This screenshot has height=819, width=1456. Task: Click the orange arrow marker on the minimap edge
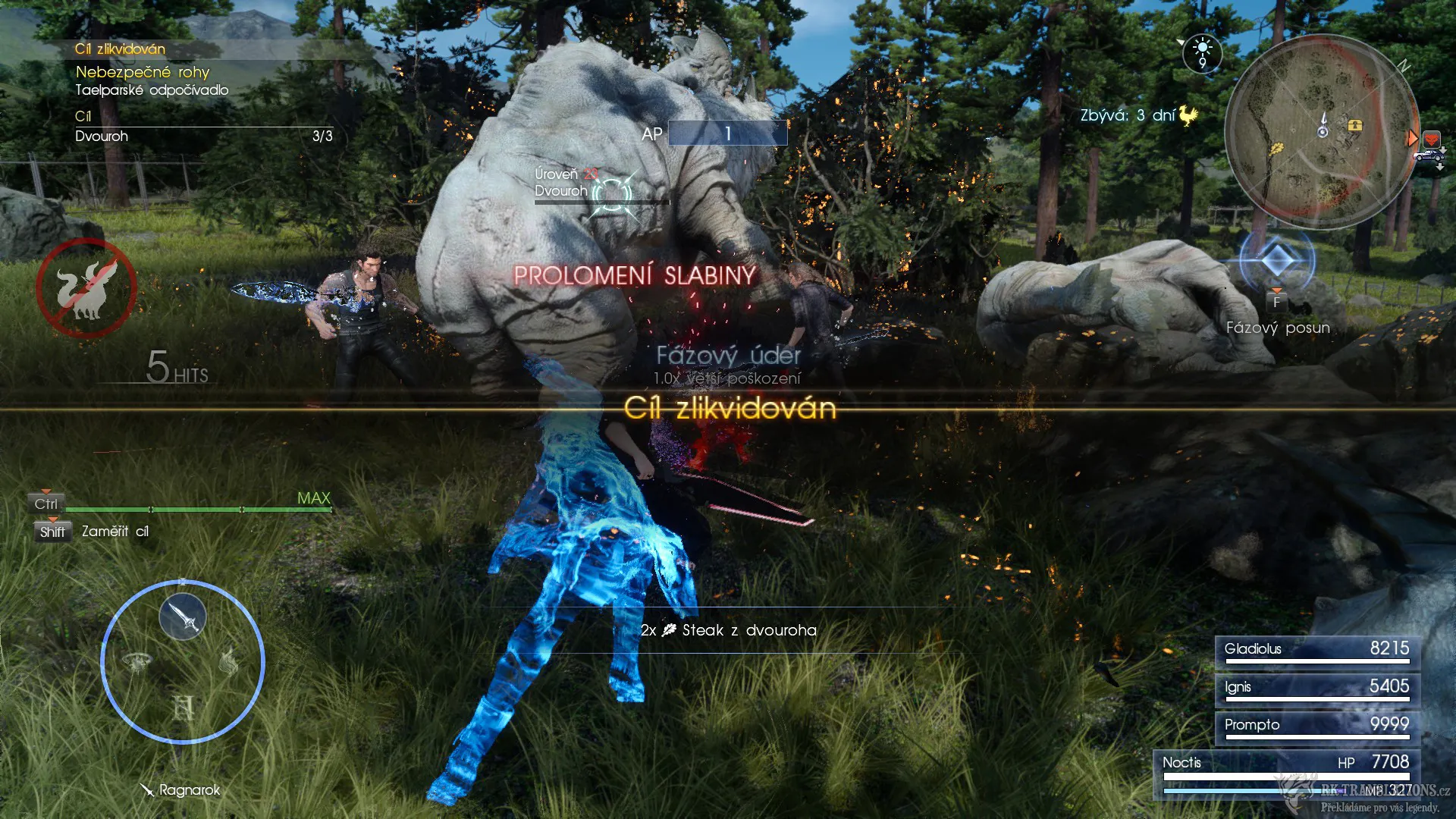tap(1412, 138)
